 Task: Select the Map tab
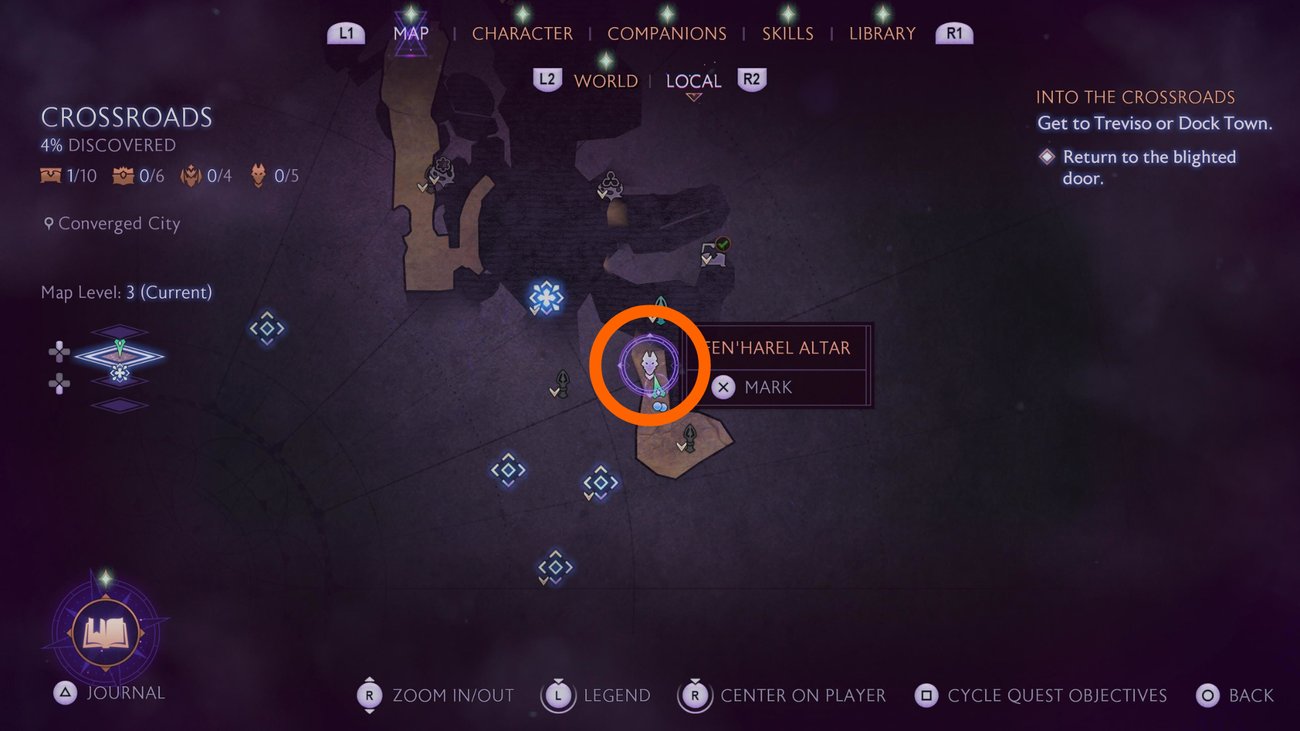click(x=411, y=33)
